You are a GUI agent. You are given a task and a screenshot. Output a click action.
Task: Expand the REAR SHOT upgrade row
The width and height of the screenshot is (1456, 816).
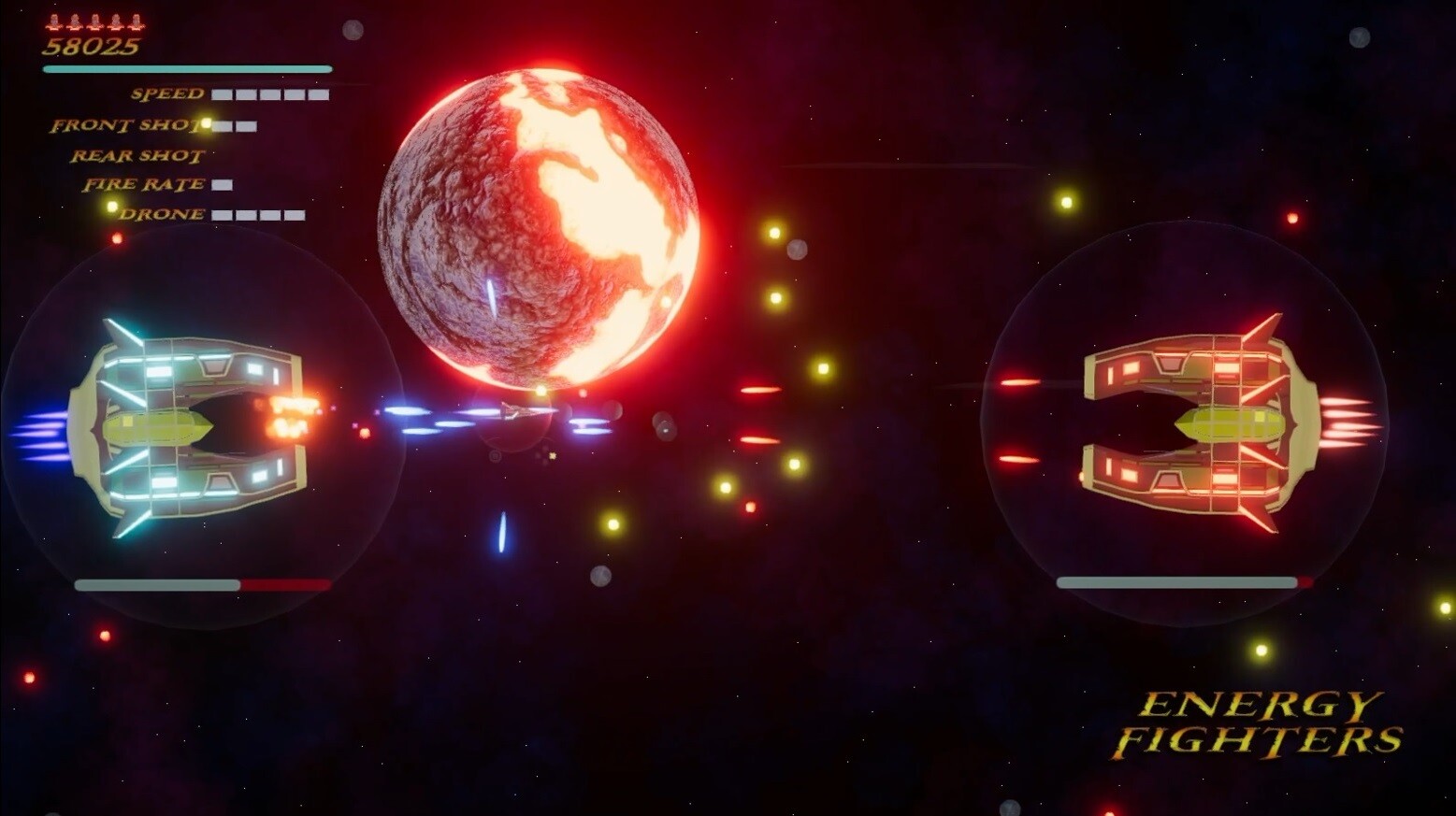(137, 156)
